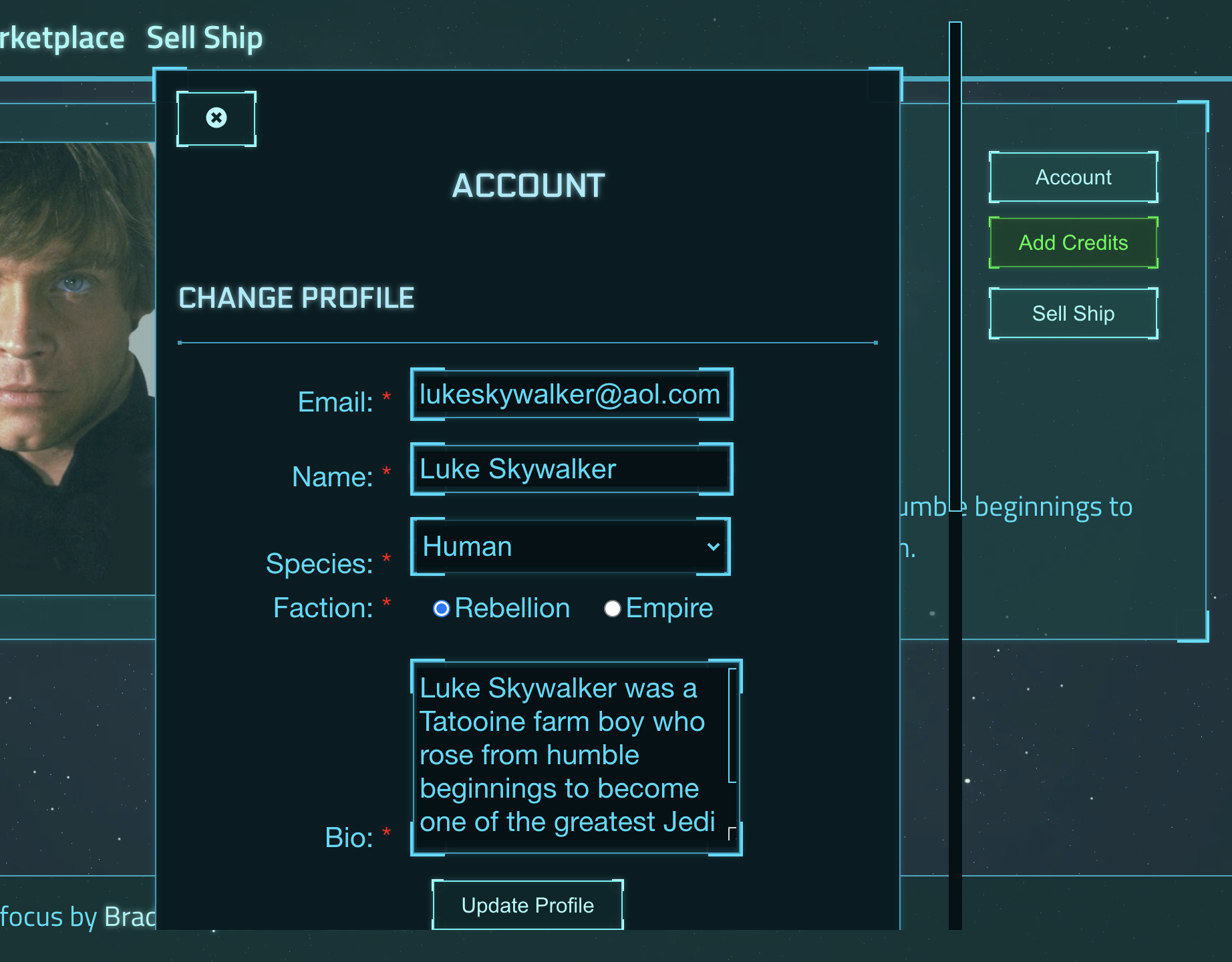Click the Account sidebar button

click(x=1073, y=177)
